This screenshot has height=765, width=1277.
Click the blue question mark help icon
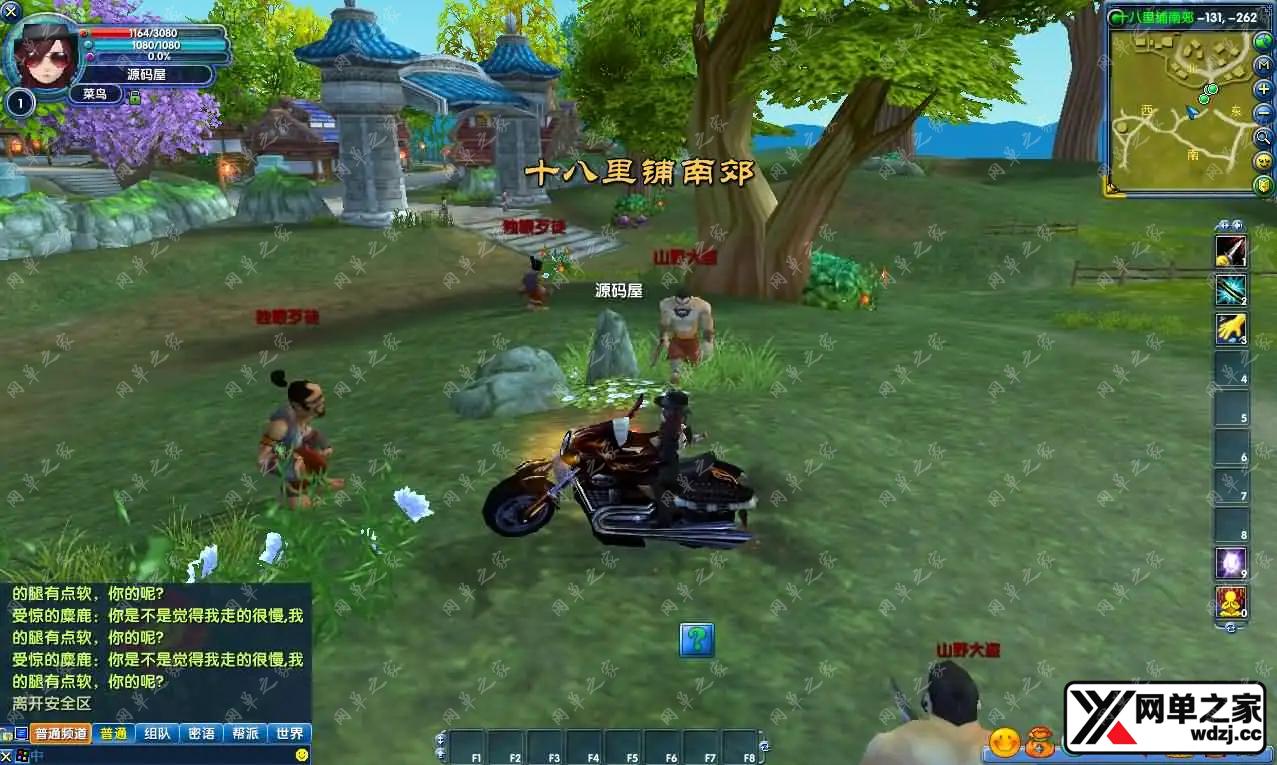click(697, 639)
